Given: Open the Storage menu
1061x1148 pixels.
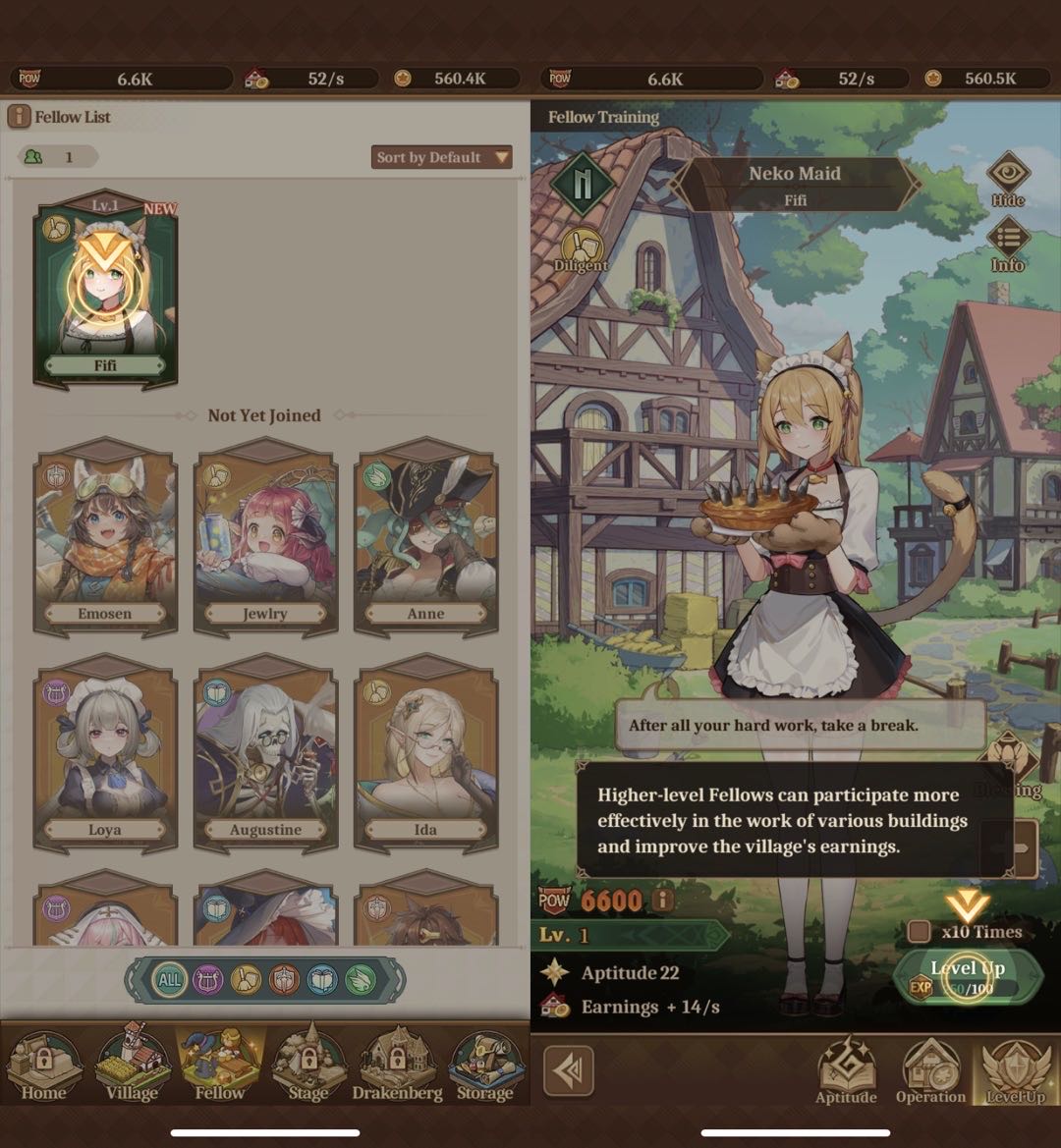Looking at the screenshot, I should tap(485, 1064).
